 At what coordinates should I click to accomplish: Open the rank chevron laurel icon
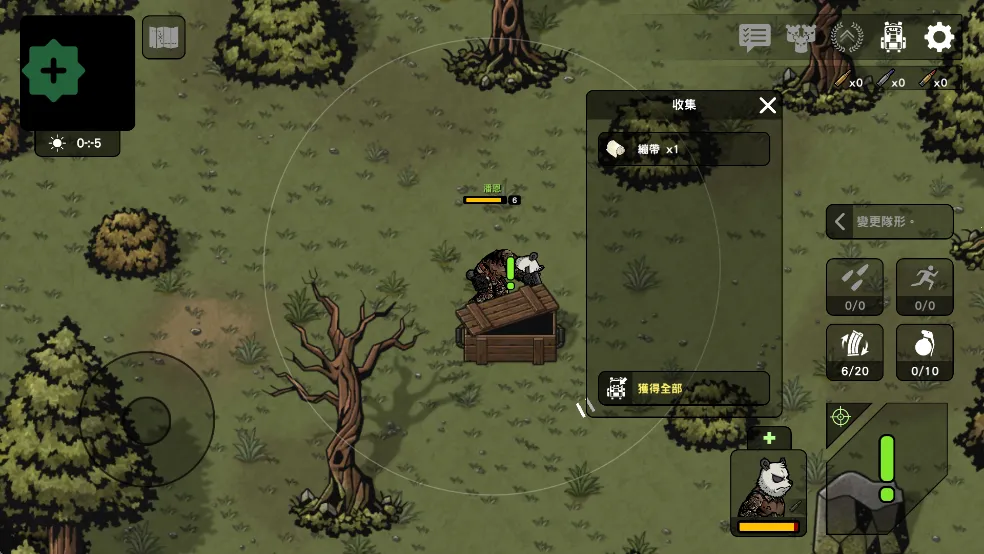[847, 38]
